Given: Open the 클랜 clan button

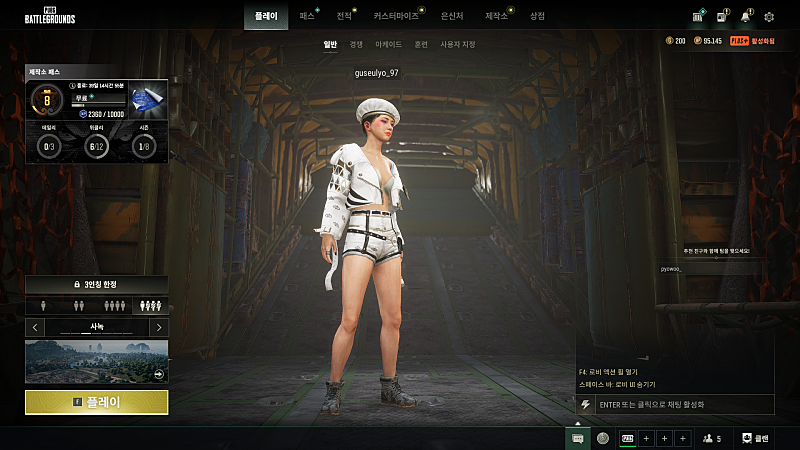Looking at the screenshot, I should (755, 438).
